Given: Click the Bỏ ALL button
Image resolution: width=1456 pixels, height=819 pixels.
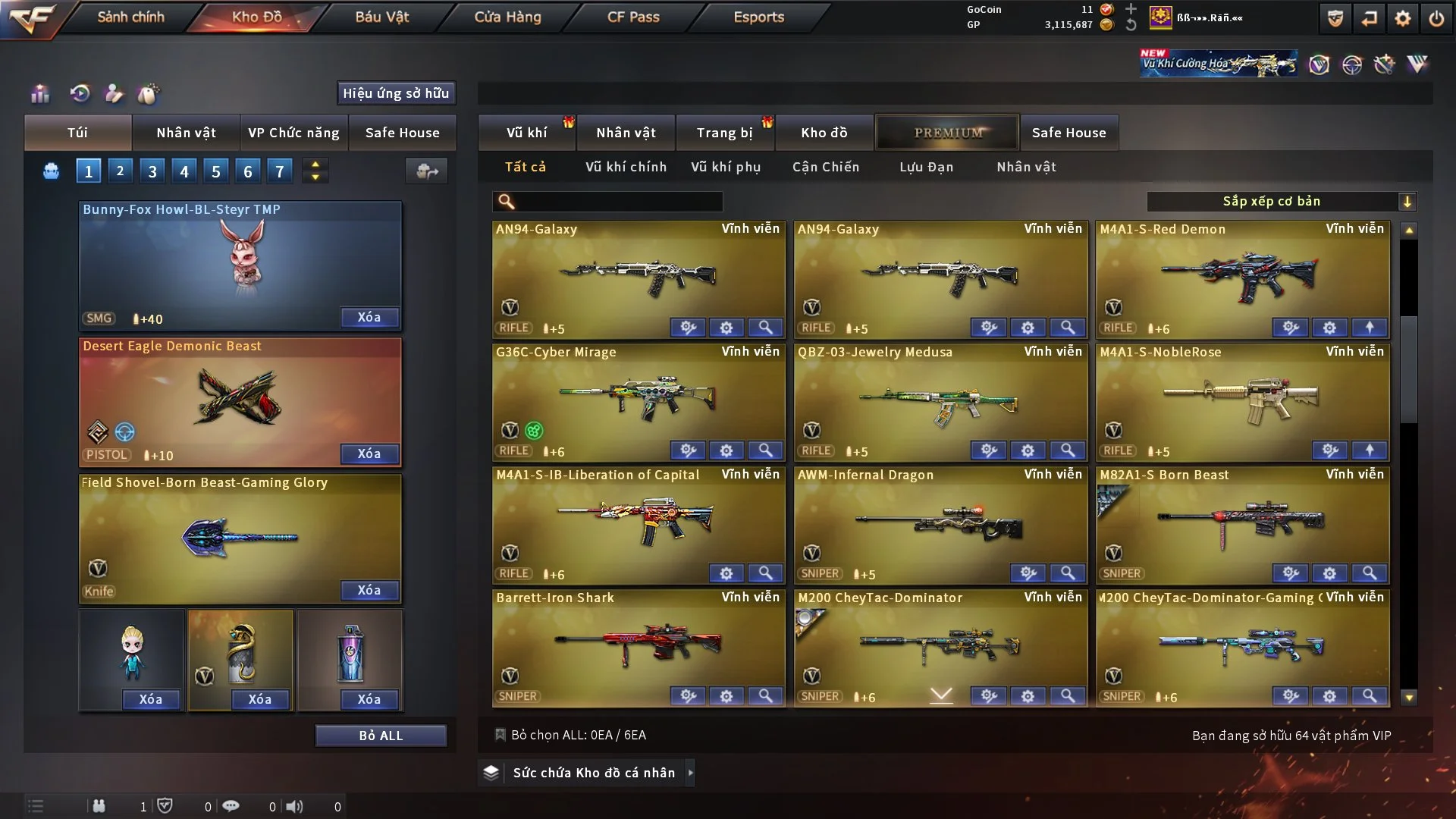Looking at the screenshot, I should (381, 736).
